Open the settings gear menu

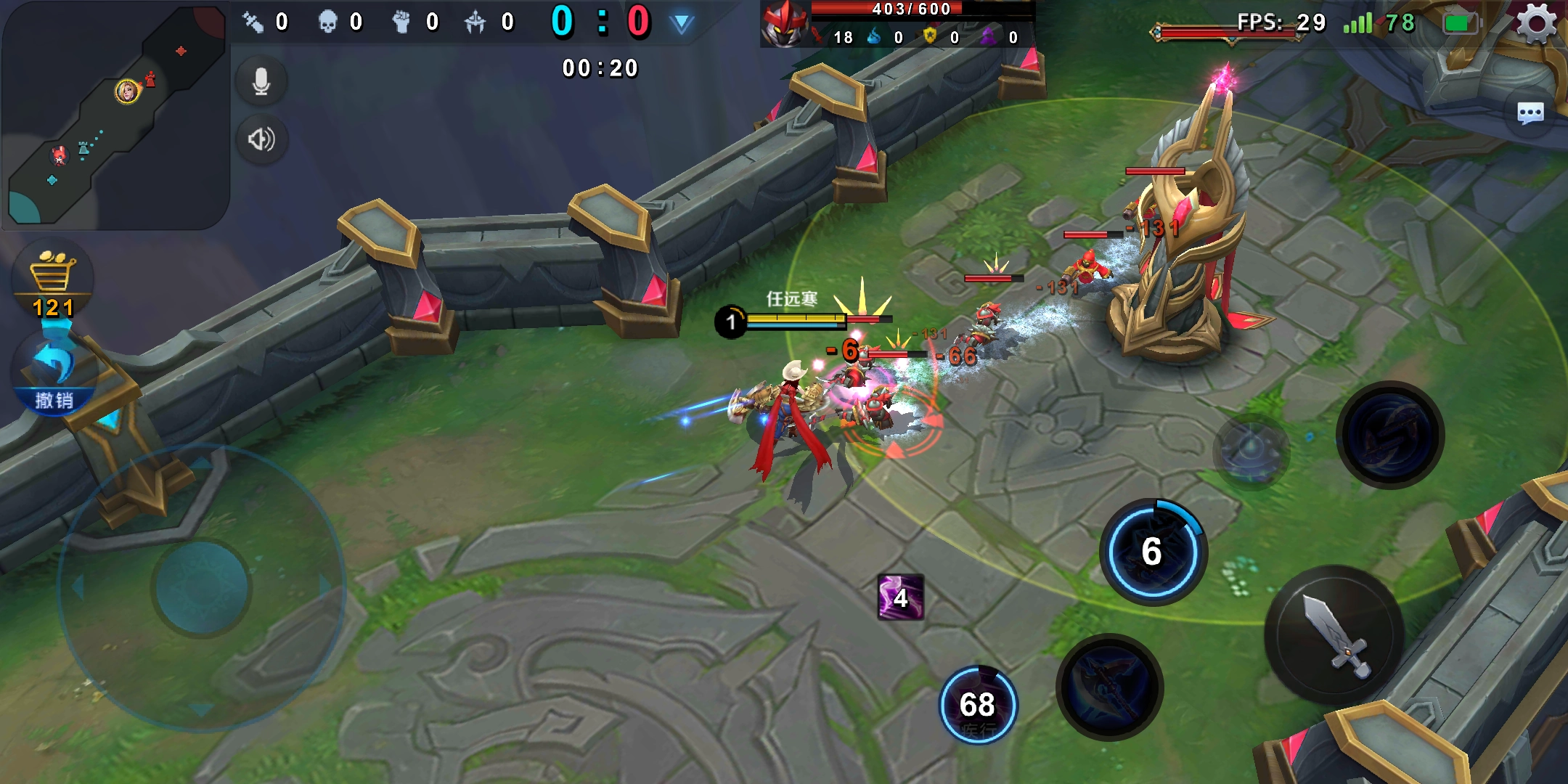click(x=1536, y=23)
